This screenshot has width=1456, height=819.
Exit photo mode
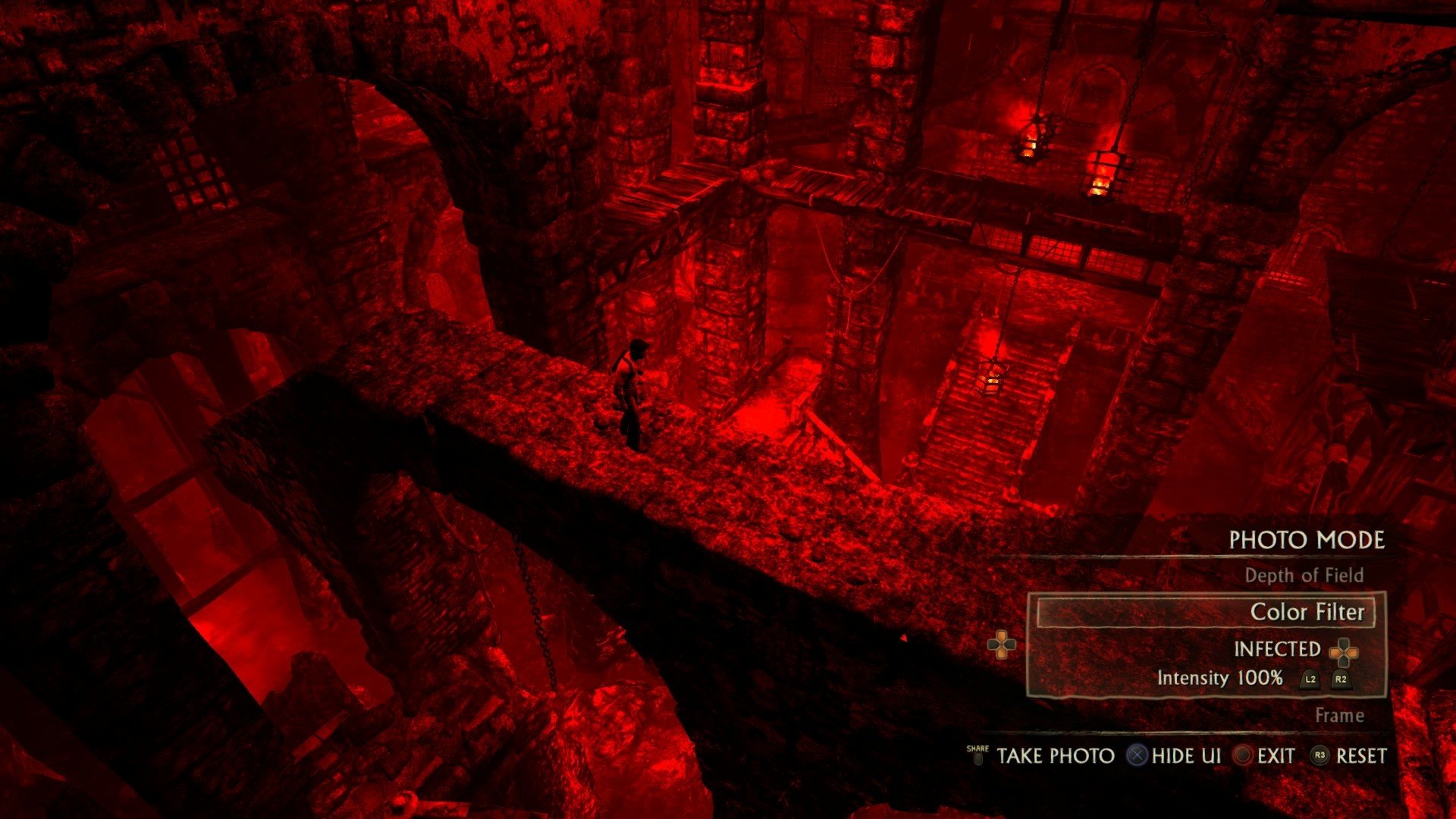coord(1276,756)
